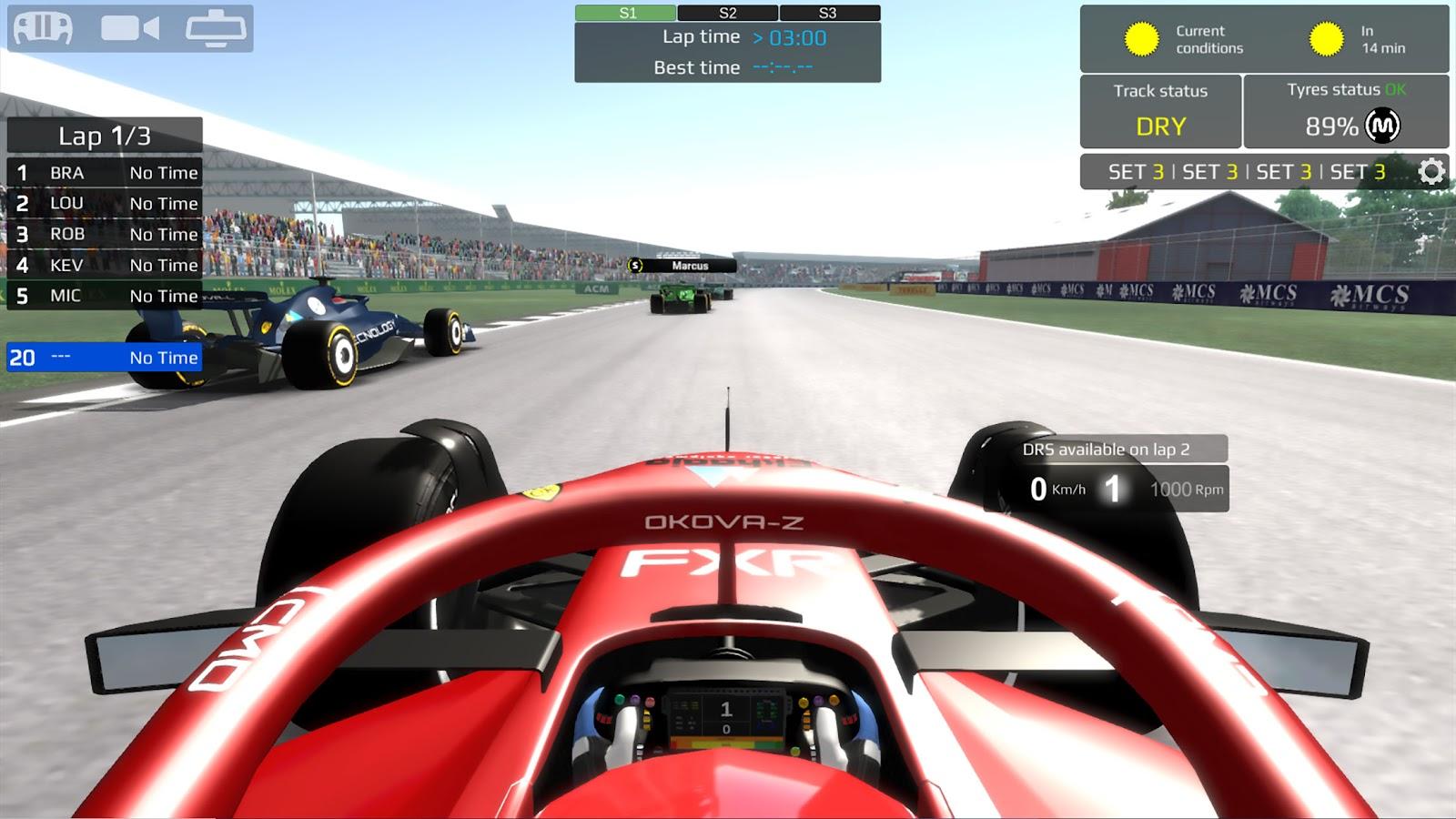Image resolution: width=1456 pixels, height=819 pixels.
Task: Expand the highlighted position 20 row
Action: 103,358
